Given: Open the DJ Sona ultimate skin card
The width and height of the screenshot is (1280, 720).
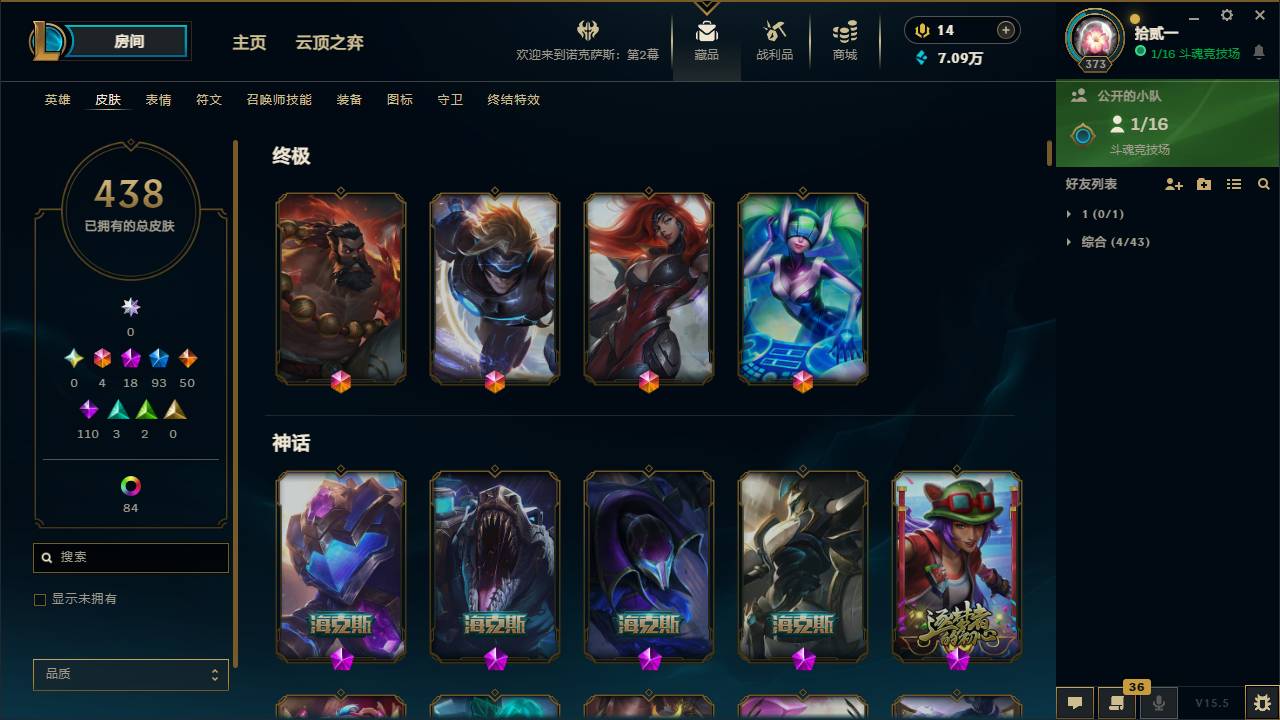Looking at the screenshot, I should (803, 287).
